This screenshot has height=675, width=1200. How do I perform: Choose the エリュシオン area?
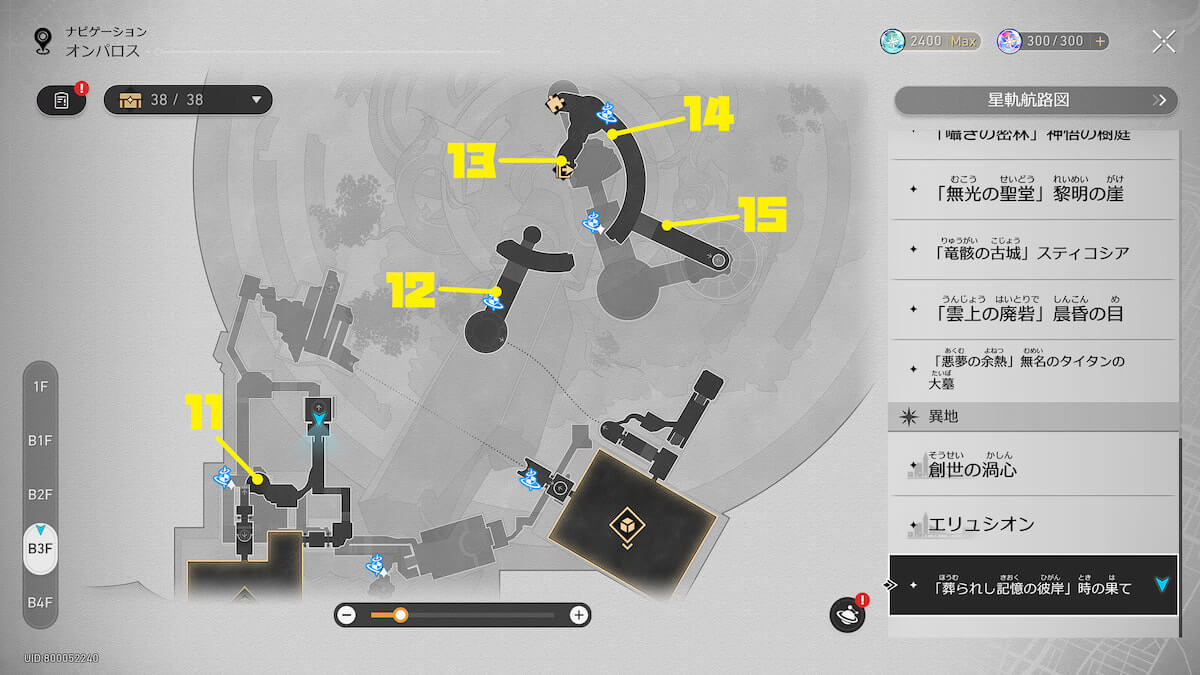click(1034, 524)
